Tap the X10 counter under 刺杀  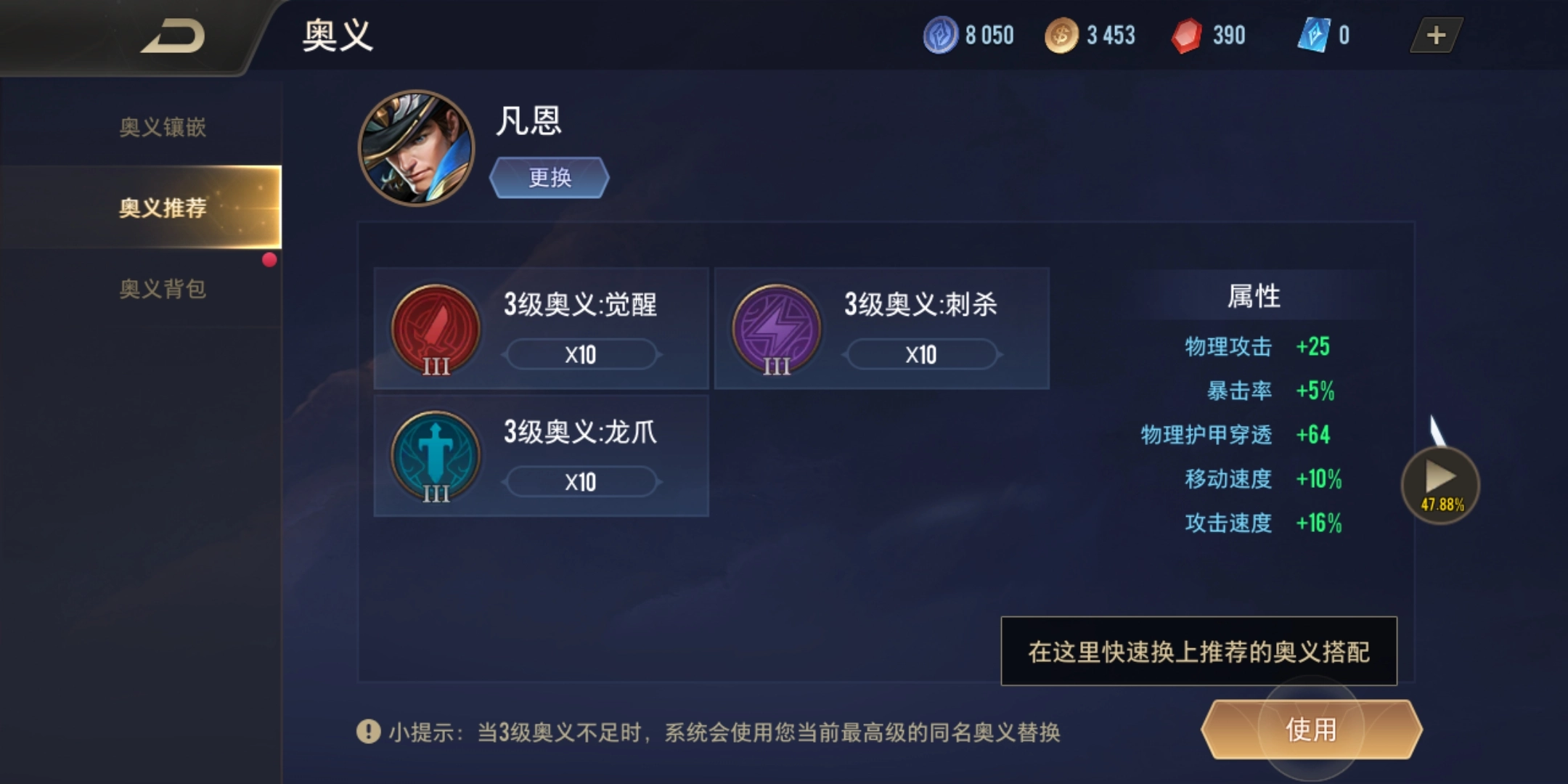click(920, 355)
